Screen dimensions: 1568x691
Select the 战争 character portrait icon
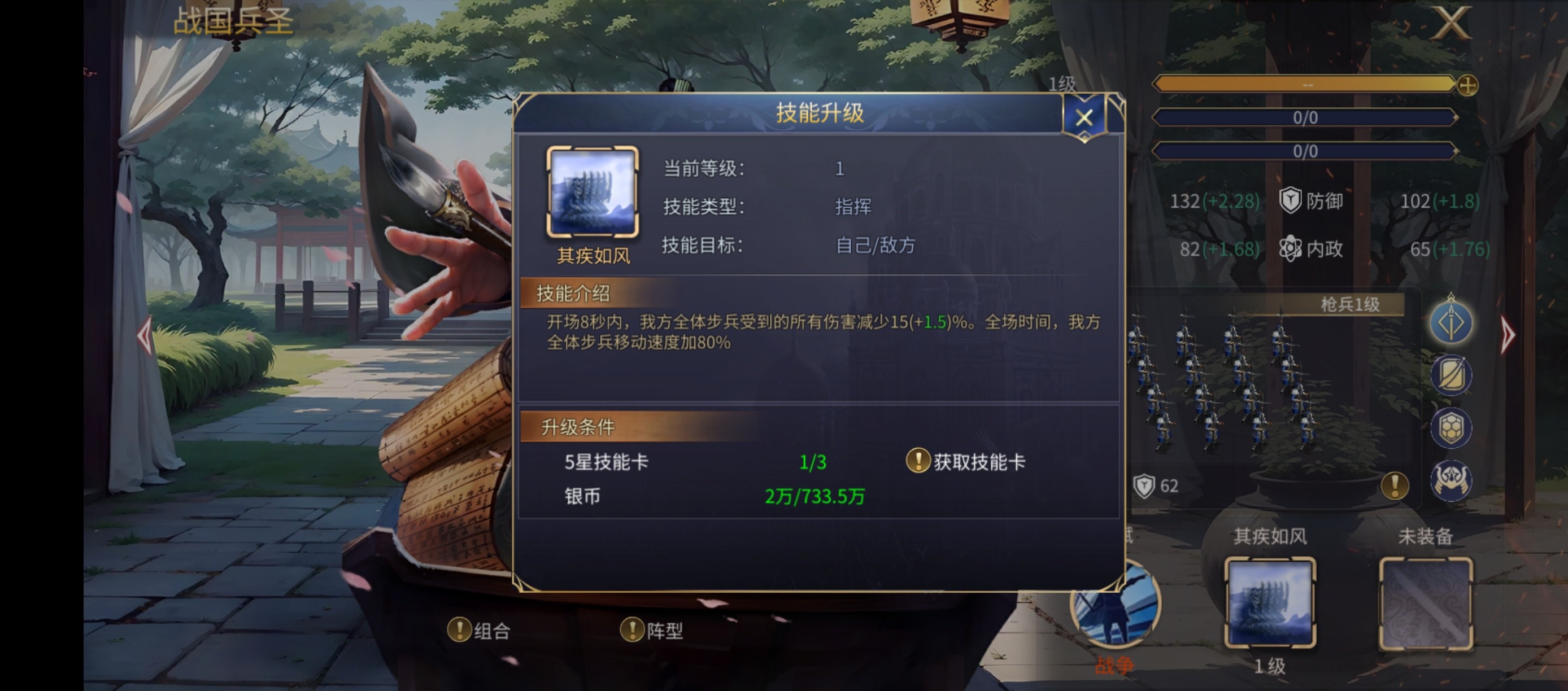1116,611
